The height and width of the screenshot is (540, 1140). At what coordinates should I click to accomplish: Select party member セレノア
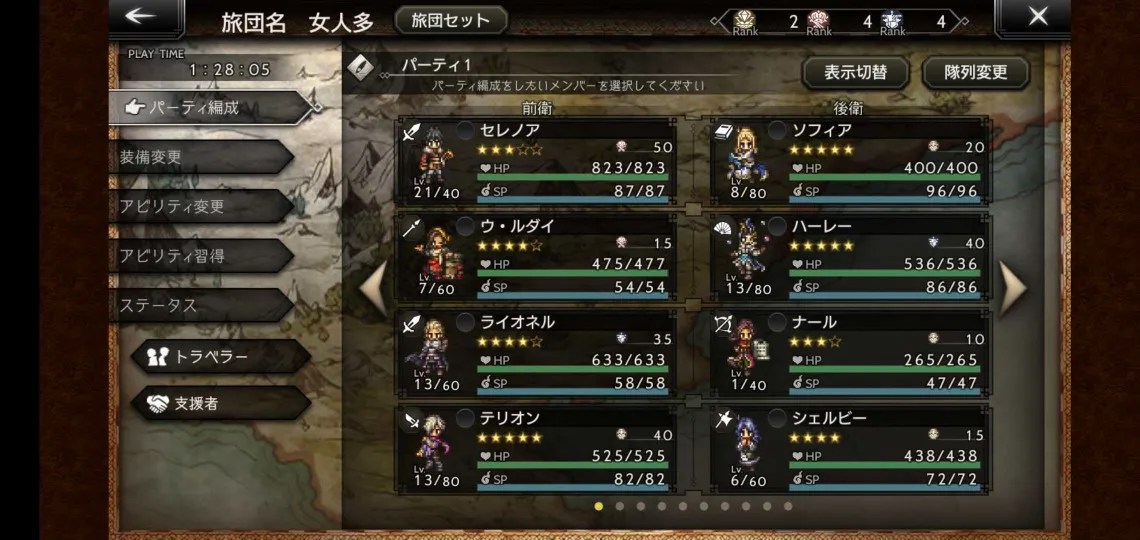point(537,160)
